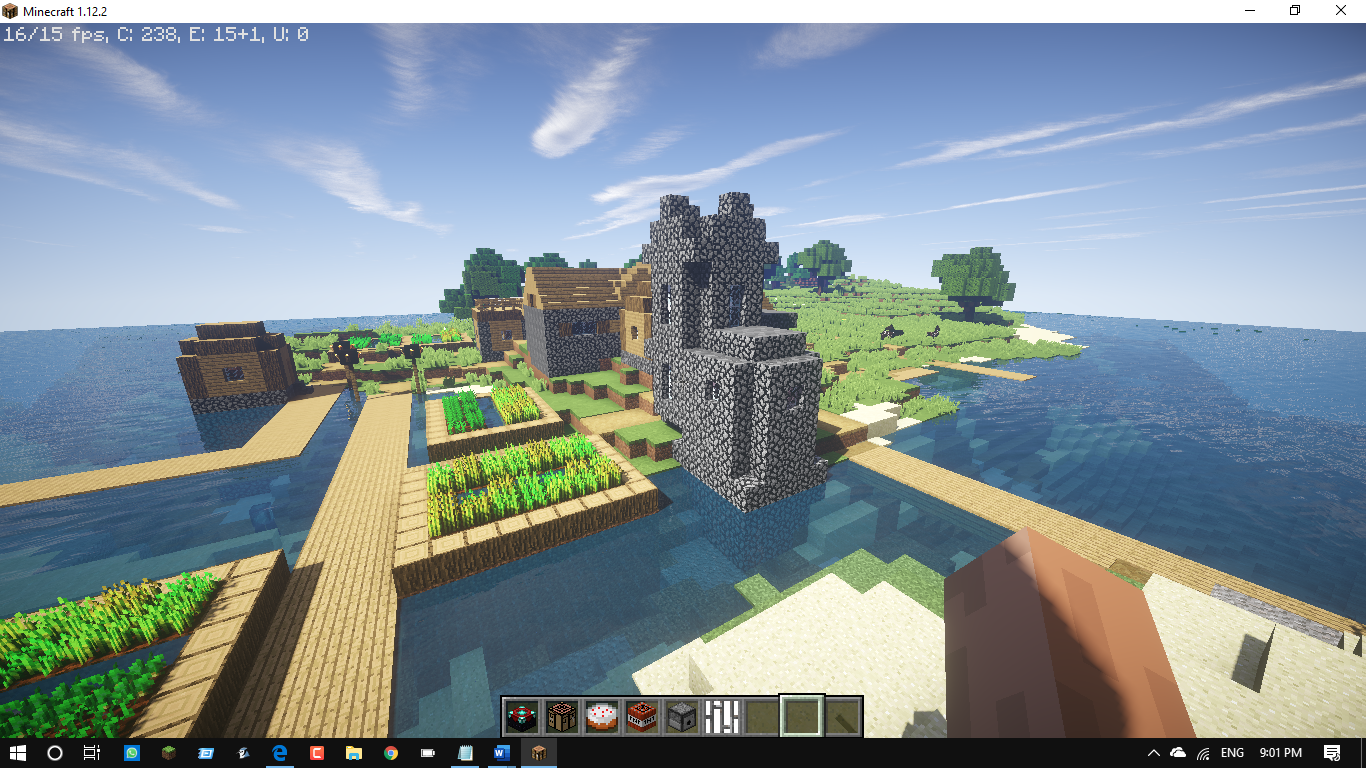Open Google Chrome from the taskbar

click(x=390, y=753)
